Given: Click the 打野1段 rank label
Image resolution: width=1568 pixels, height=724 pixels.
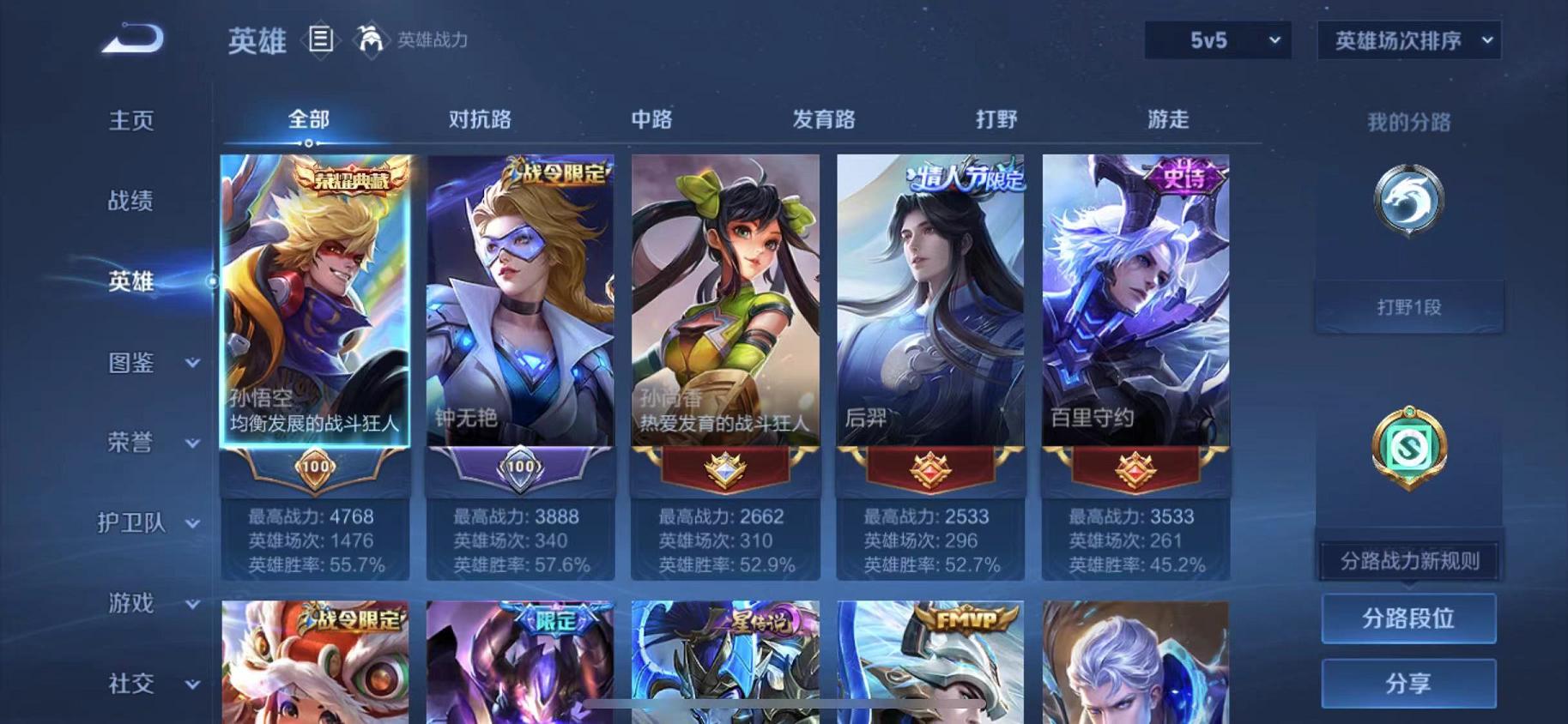Looking at the screenshot, I should click(1410, 305).
